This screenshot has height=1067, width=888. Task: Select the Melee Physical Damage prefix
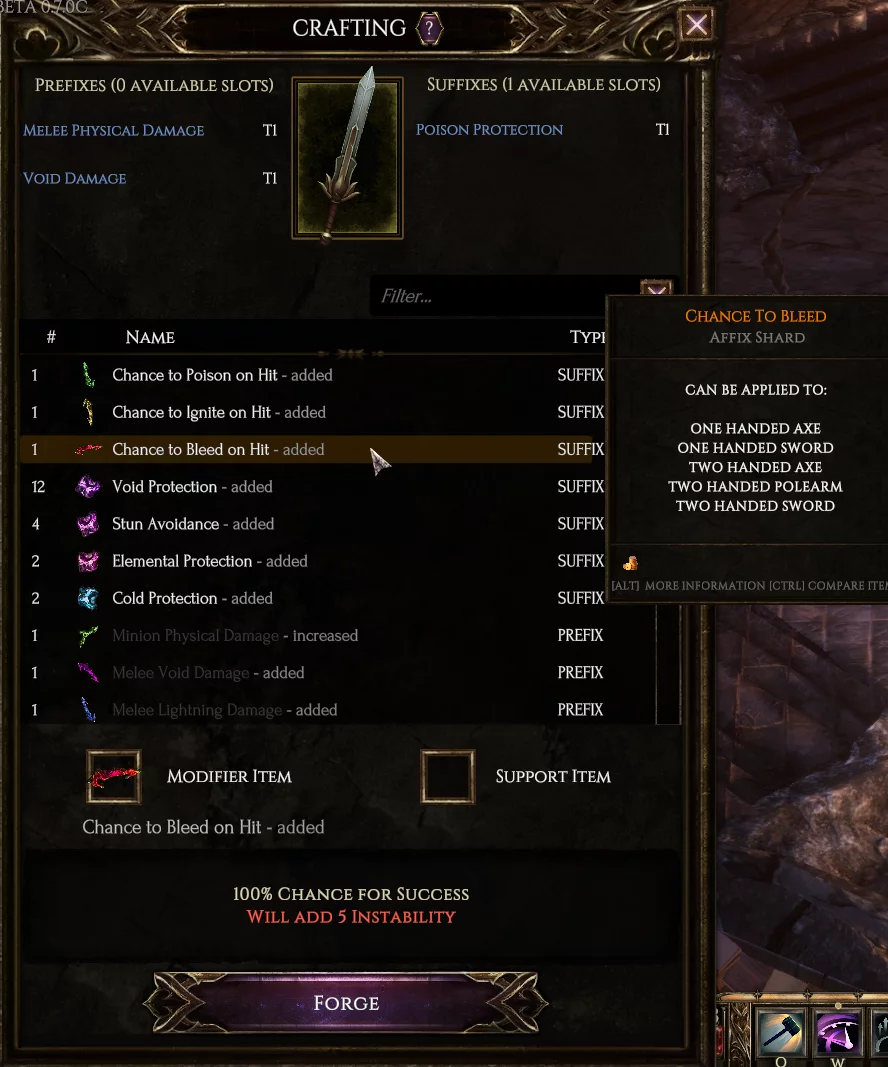[x=114, y=131]
